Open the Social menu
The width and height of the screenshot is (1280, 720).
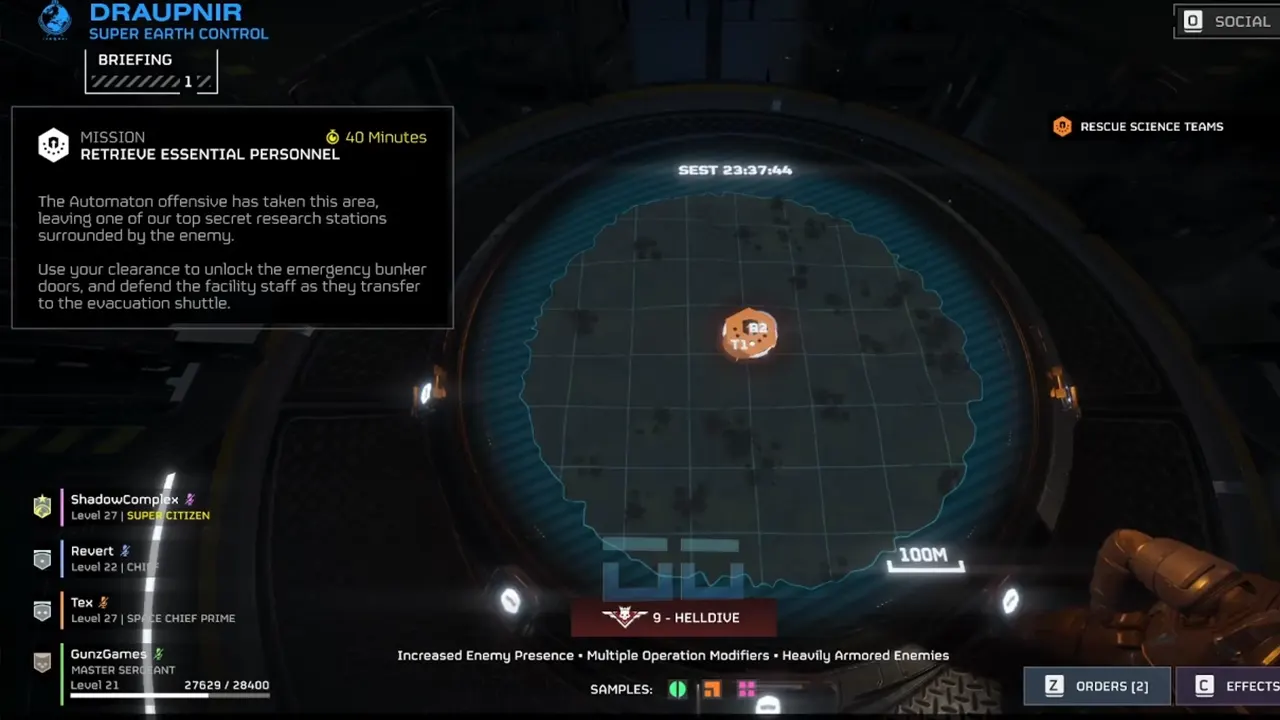click(1226, 21)
